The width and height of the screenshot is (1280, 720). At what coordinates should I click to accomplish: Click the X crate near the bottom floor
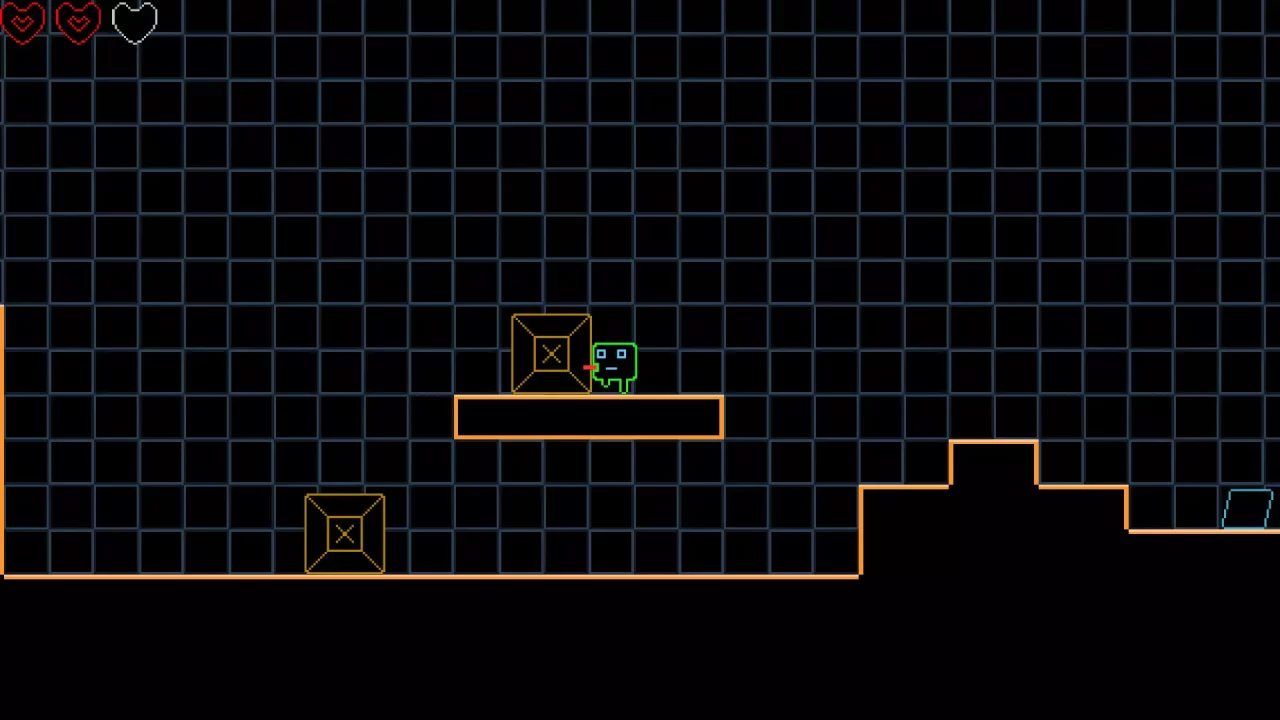click(x=344, y=533)
